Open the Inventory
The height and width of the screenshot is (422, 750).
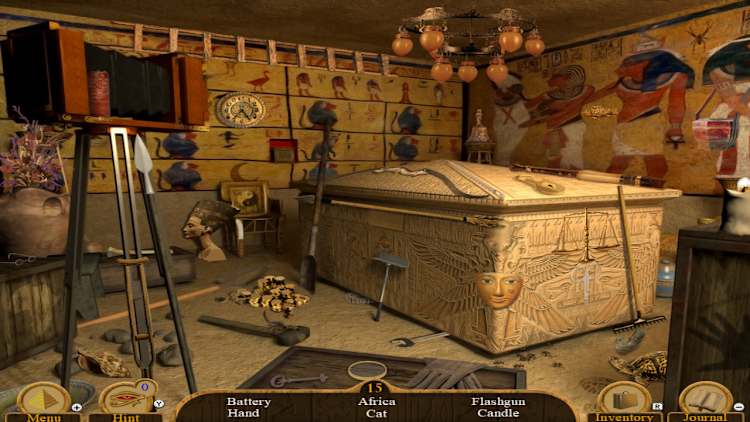623,402
